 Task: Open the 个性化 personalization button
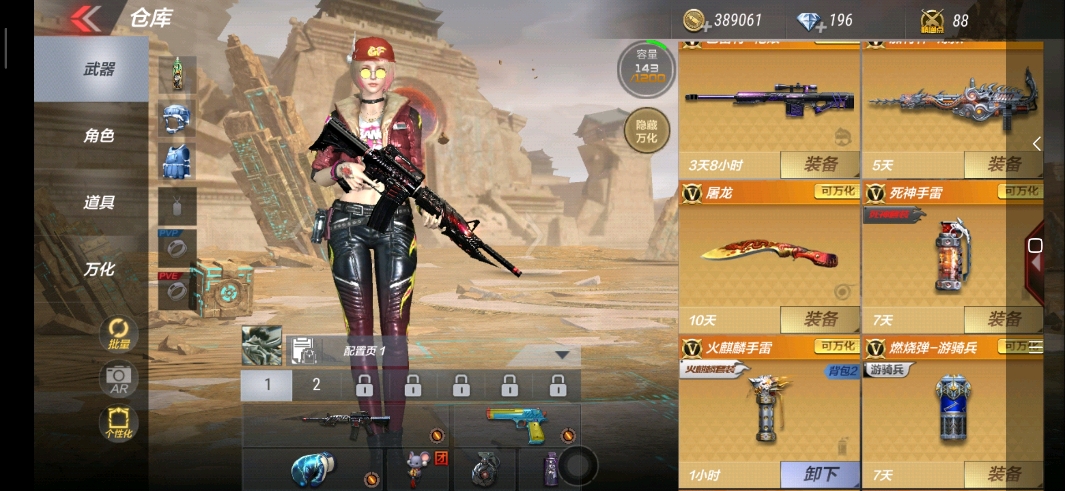[x=119, y=423]
